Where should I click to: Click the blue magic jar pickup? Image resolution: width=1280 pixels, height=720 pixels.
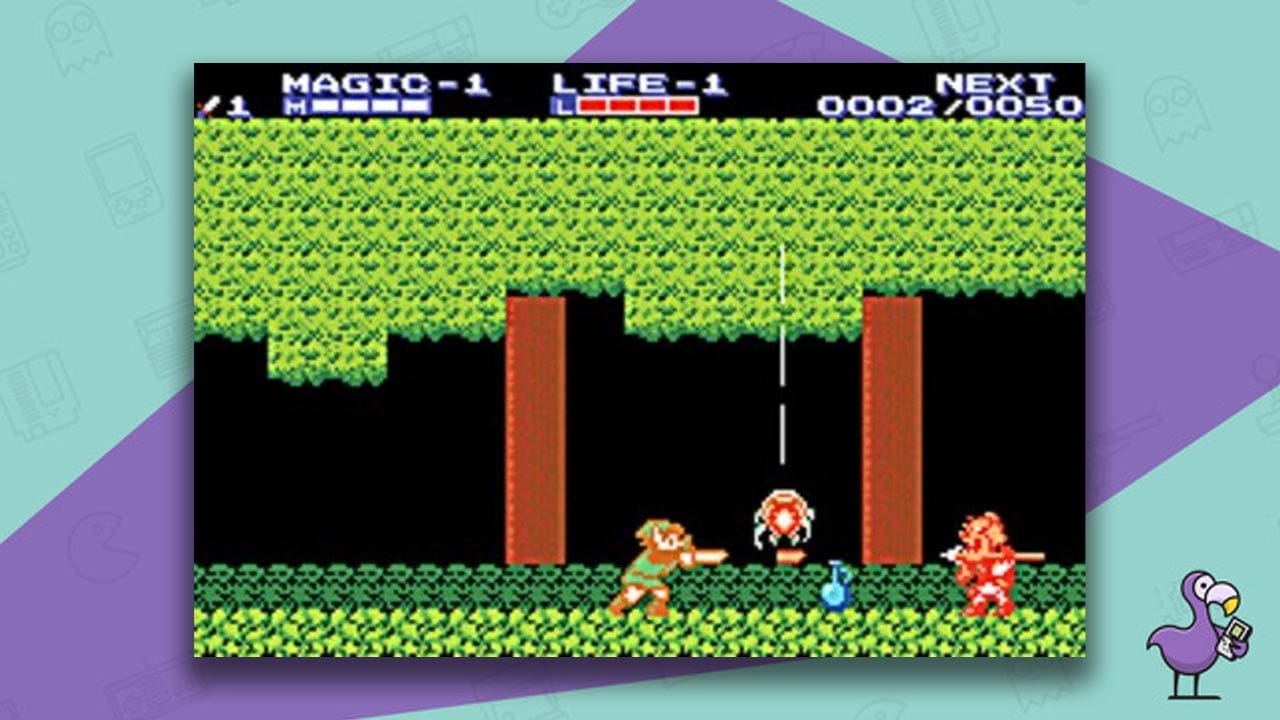click(x=836, y=590)
